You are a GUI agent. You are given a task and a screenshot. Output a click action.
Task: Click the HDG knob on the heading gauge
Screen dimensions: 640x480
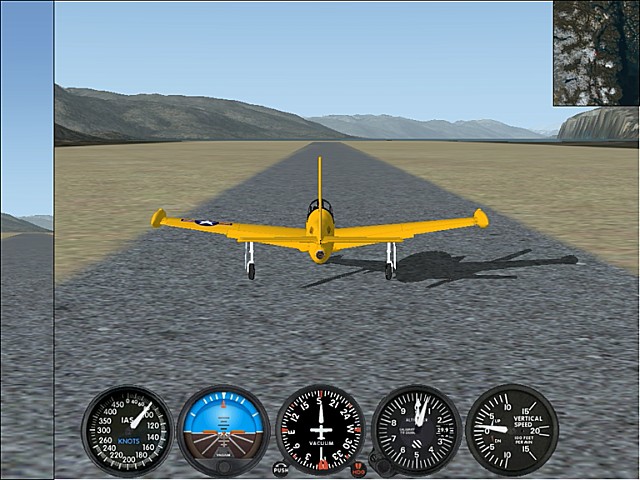pyautogui.click(x=359, y=468)
